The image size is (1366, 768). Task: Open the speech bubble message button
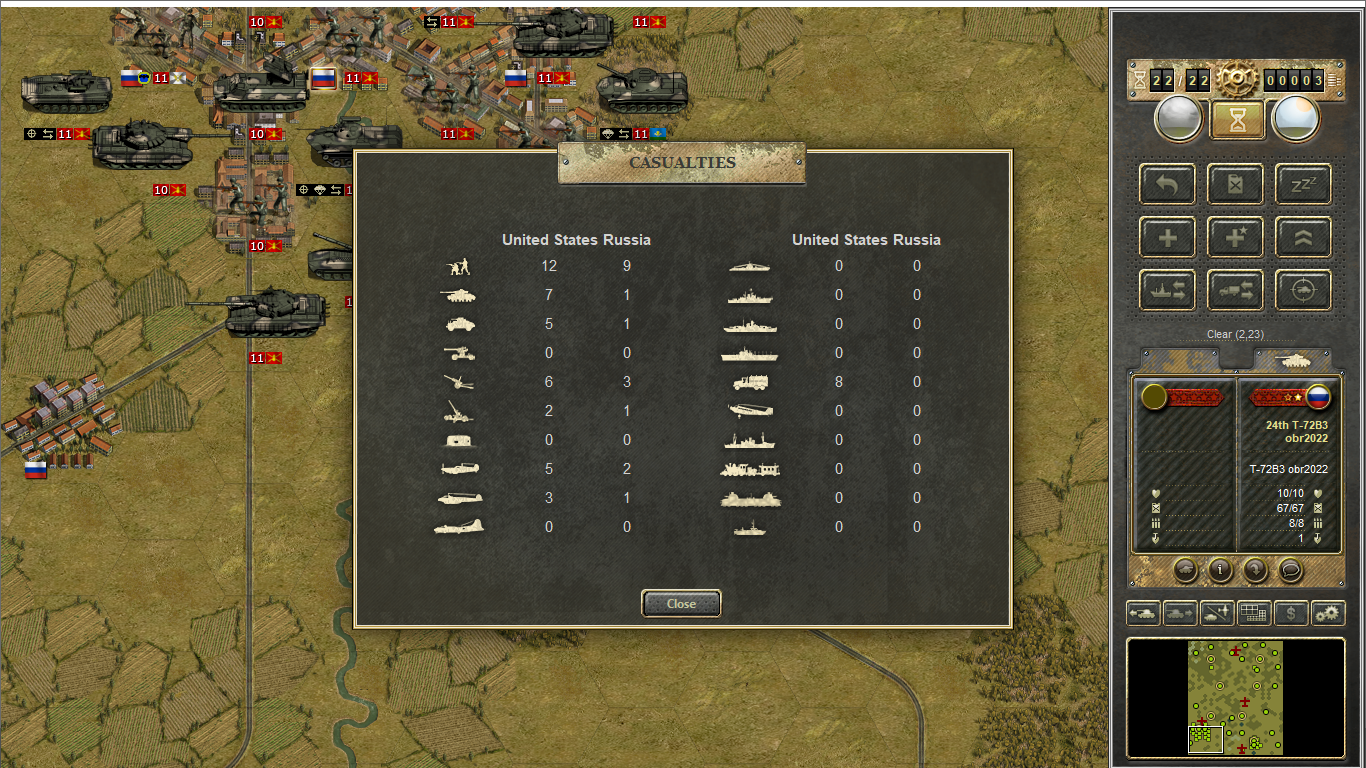point(1290,570)
